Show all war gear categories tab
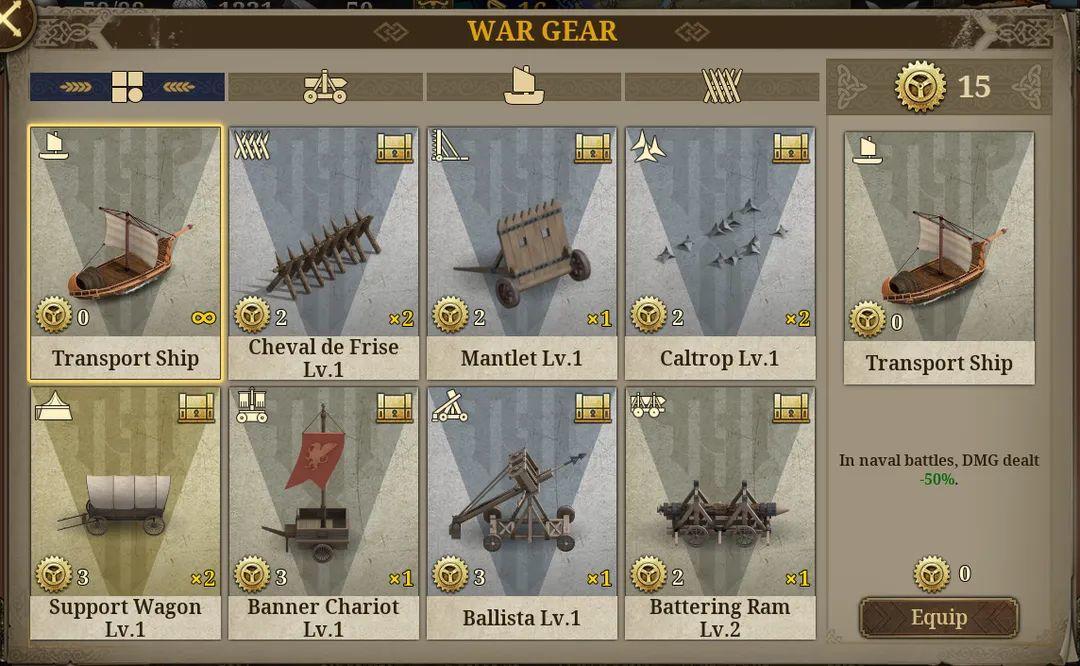This screenshot has width=1080, height=666. coord(127,87)
